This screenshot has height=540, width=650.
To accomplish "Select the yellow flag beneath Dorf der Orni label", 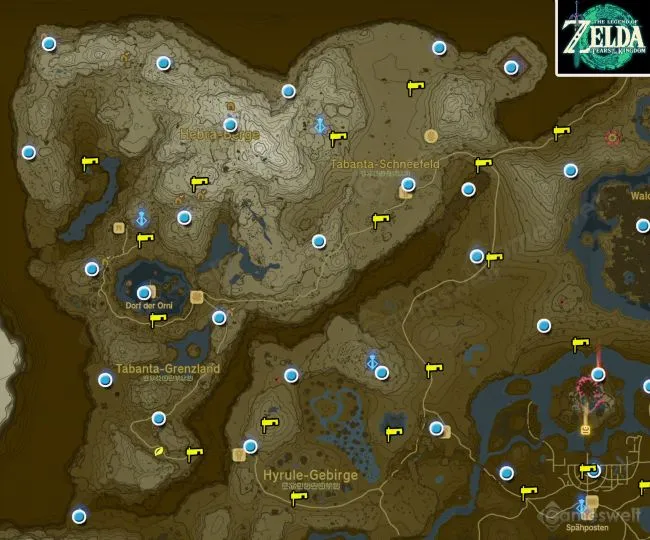I will point(157,321).
